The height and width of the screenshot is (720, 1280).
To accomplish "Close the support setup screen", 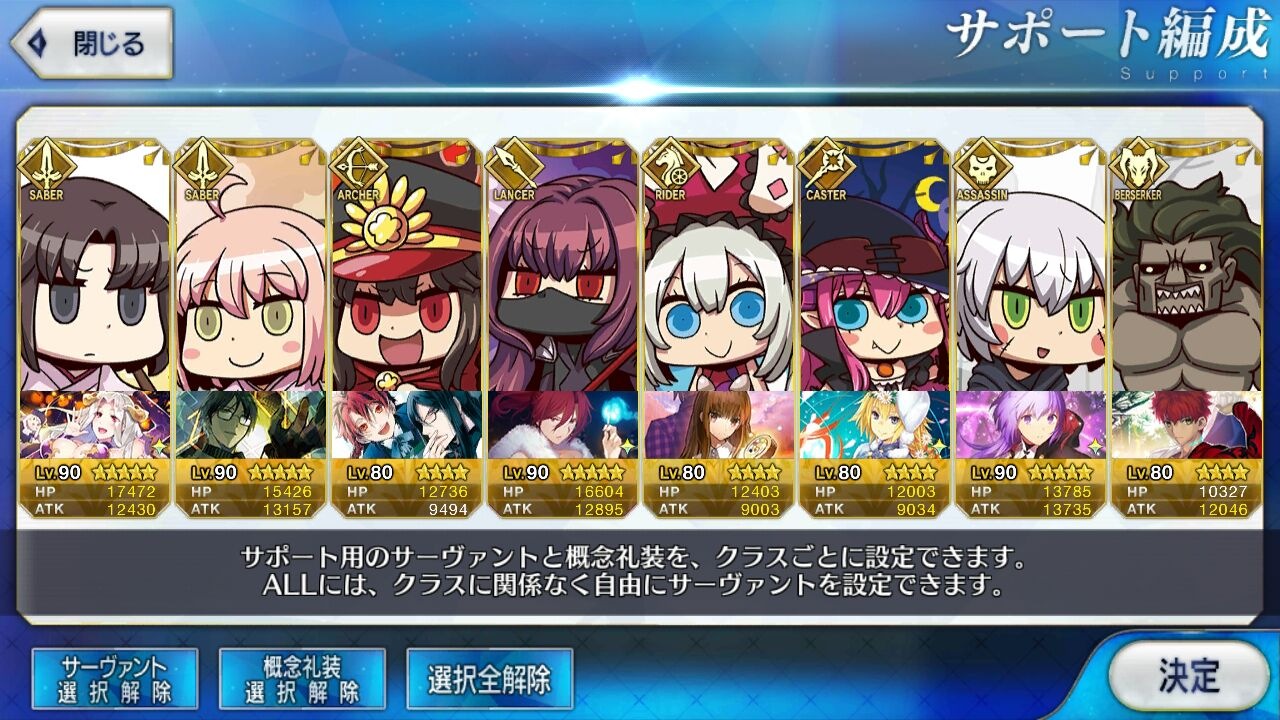I will [92, 44].
